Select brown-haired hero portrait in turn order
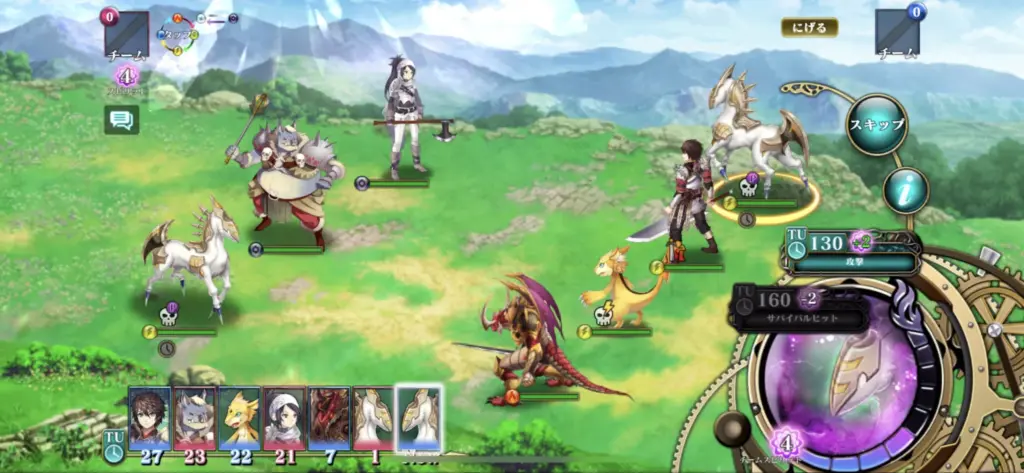The width and height of the screenshot is (1024, 473). [149, 417]
